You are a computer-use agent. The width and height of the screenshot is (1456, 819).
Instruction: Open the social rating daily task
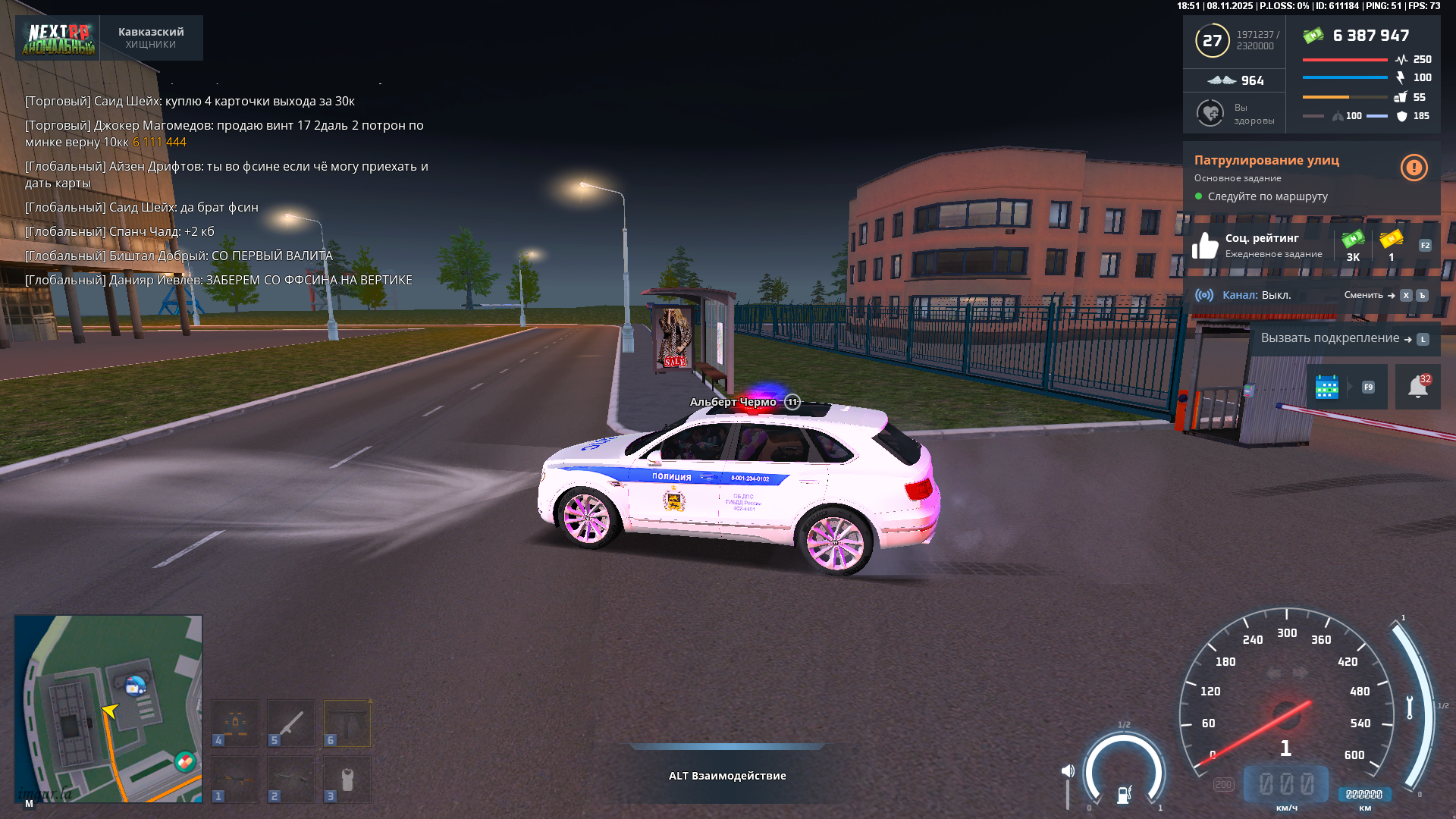pyautogui.click(x=1262, y=245)
